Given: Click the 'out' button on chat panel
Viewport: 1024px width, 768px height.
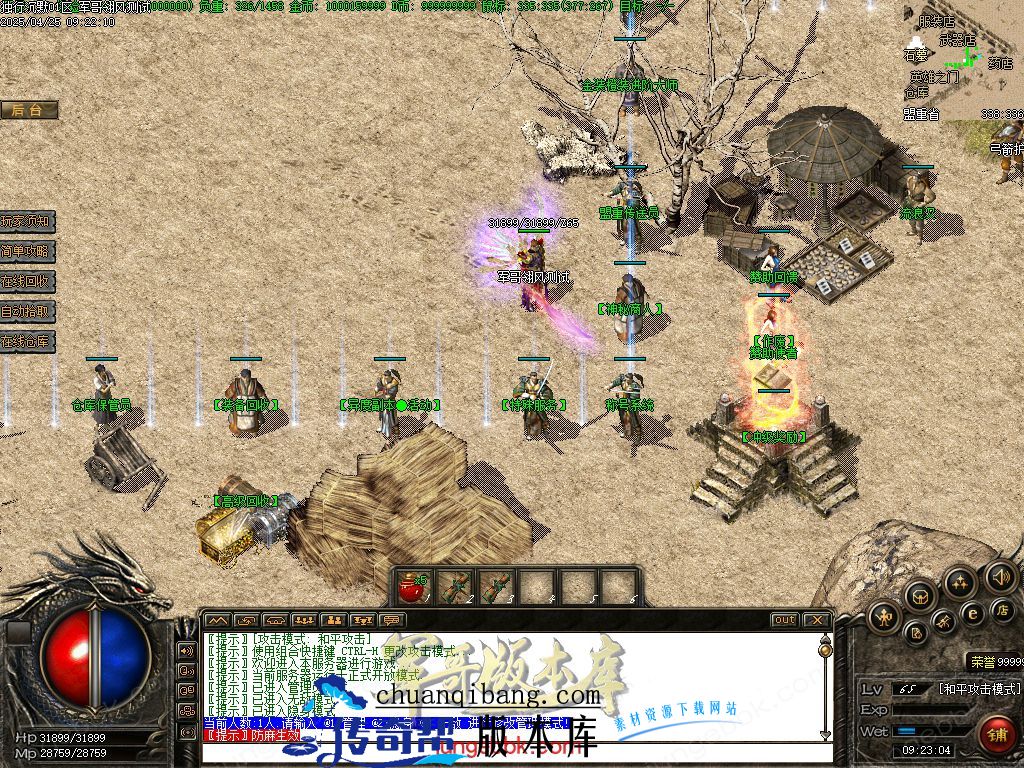Looking at the screenshot, I should [x=785, y=620].
